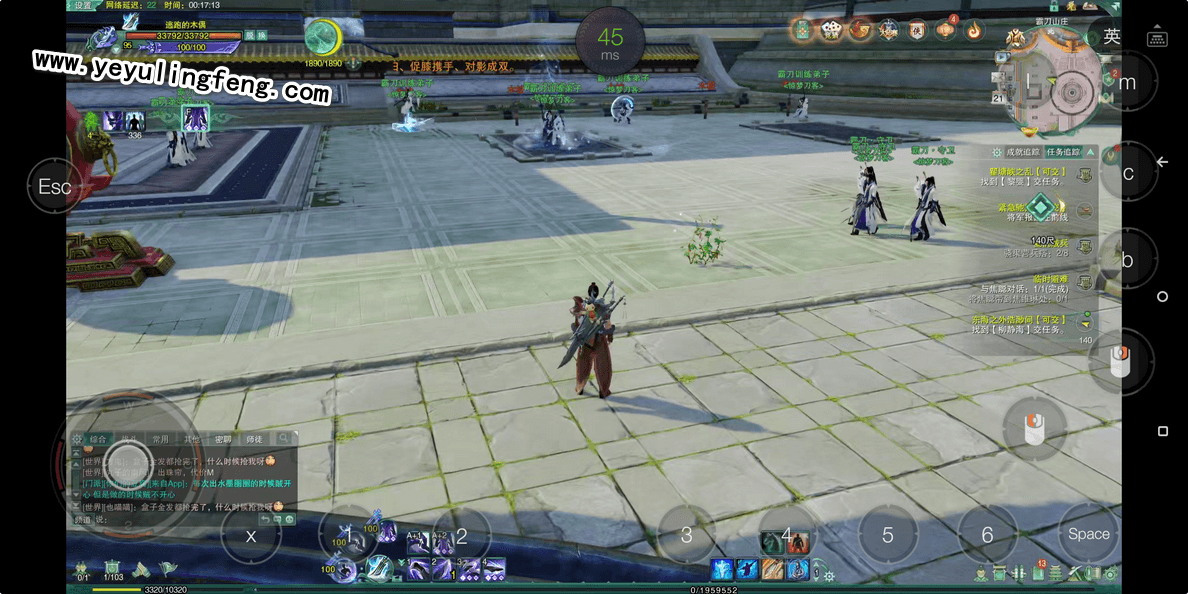This screenshot has width=1188, height=594.
Task: Tap the overlay X key button
Action: pyautogui.click(x=251, y=536)
